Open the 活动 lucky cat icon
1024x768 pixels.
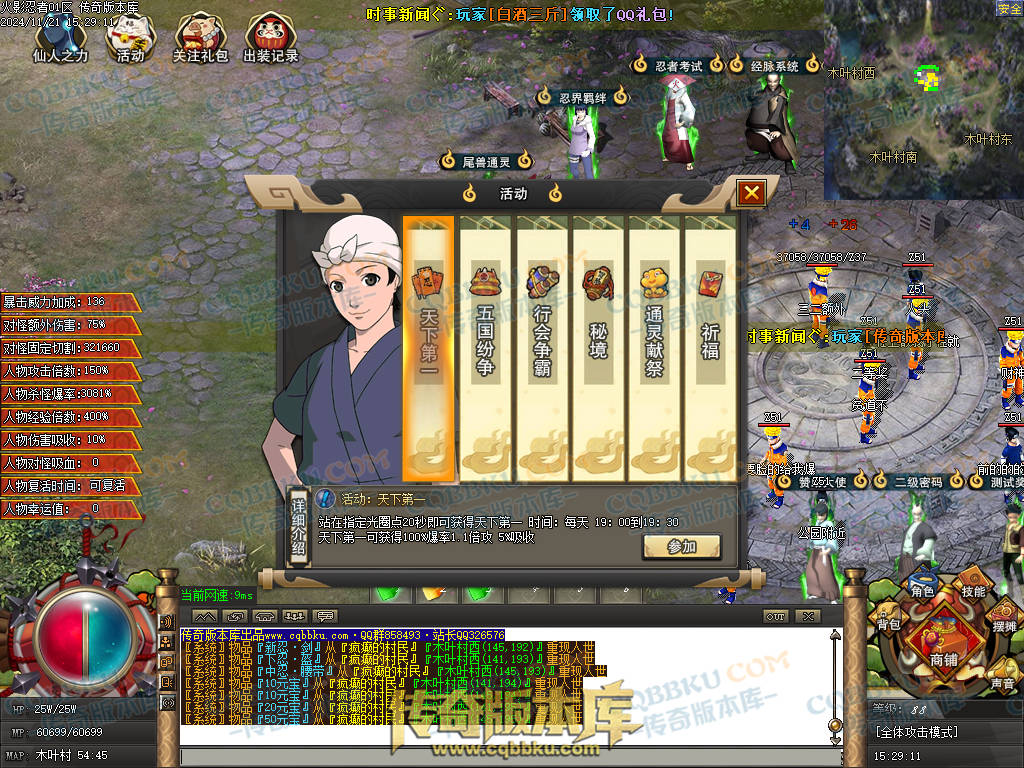[x=130, y=38]
